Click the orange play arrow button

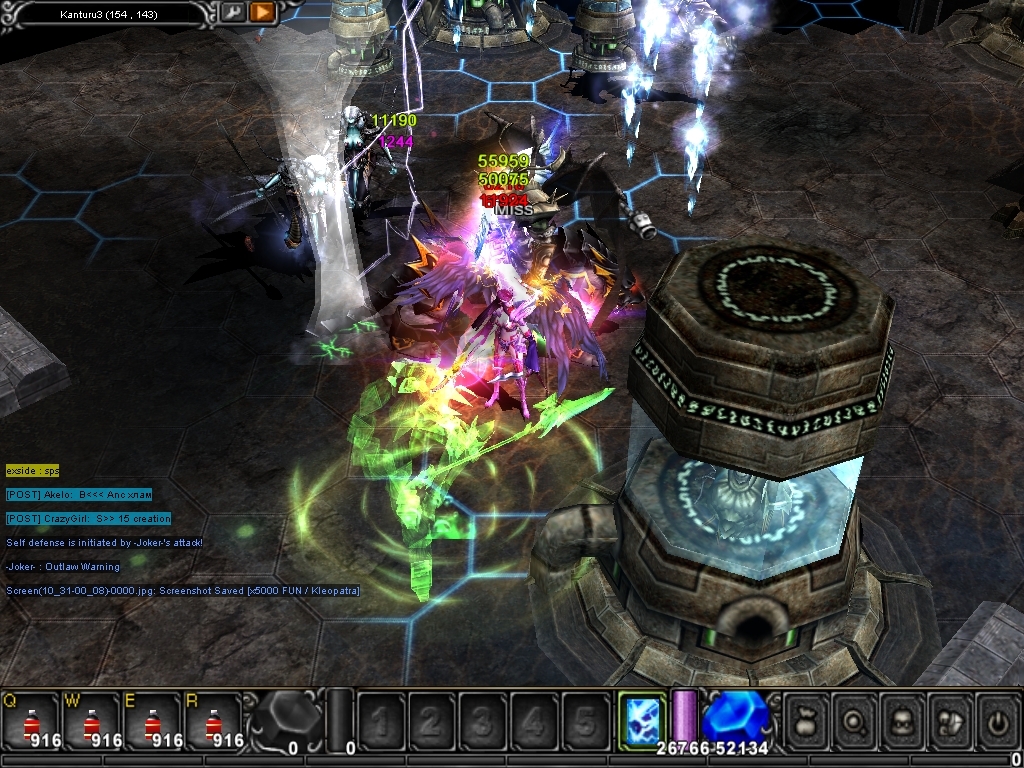coord(262,12)
